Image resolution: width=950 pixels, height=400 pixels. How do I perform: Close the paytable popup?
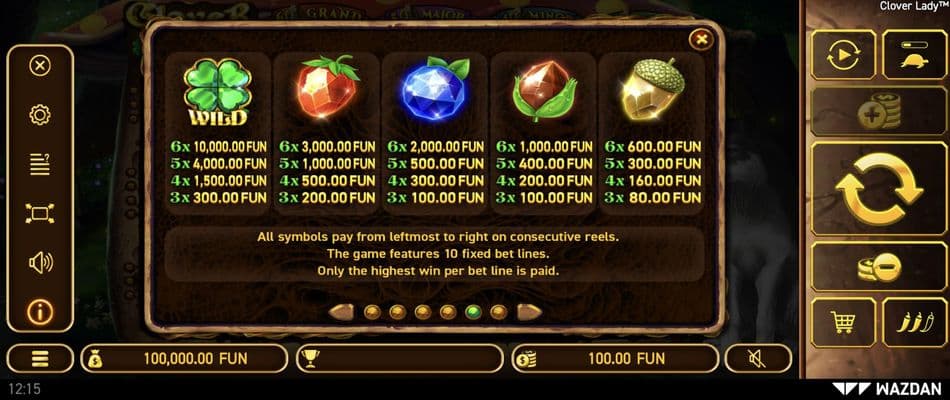702,39
